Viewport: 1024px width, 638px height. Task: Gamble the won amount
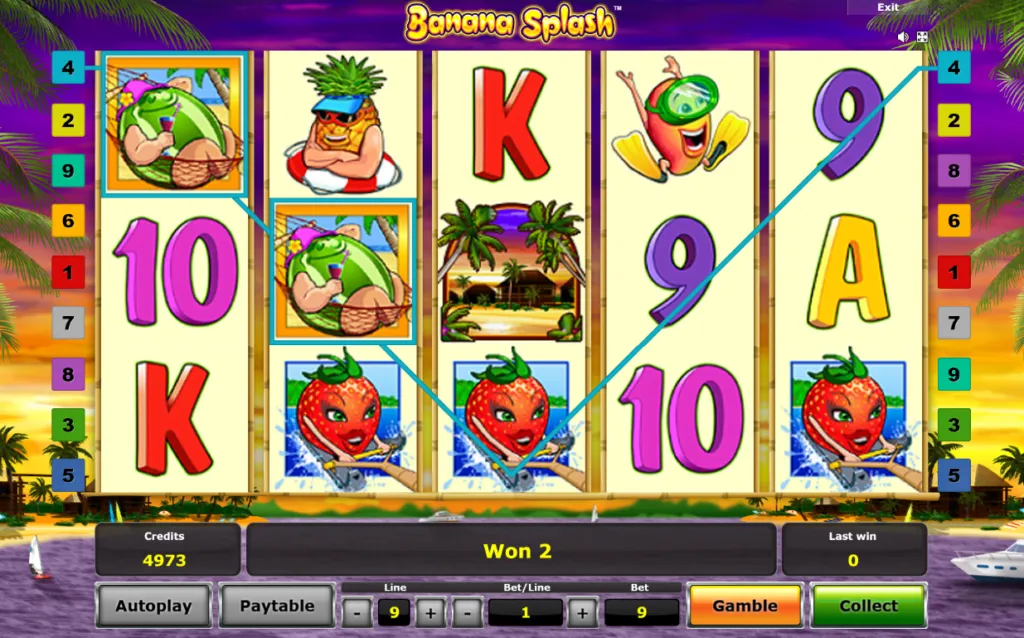745,606
